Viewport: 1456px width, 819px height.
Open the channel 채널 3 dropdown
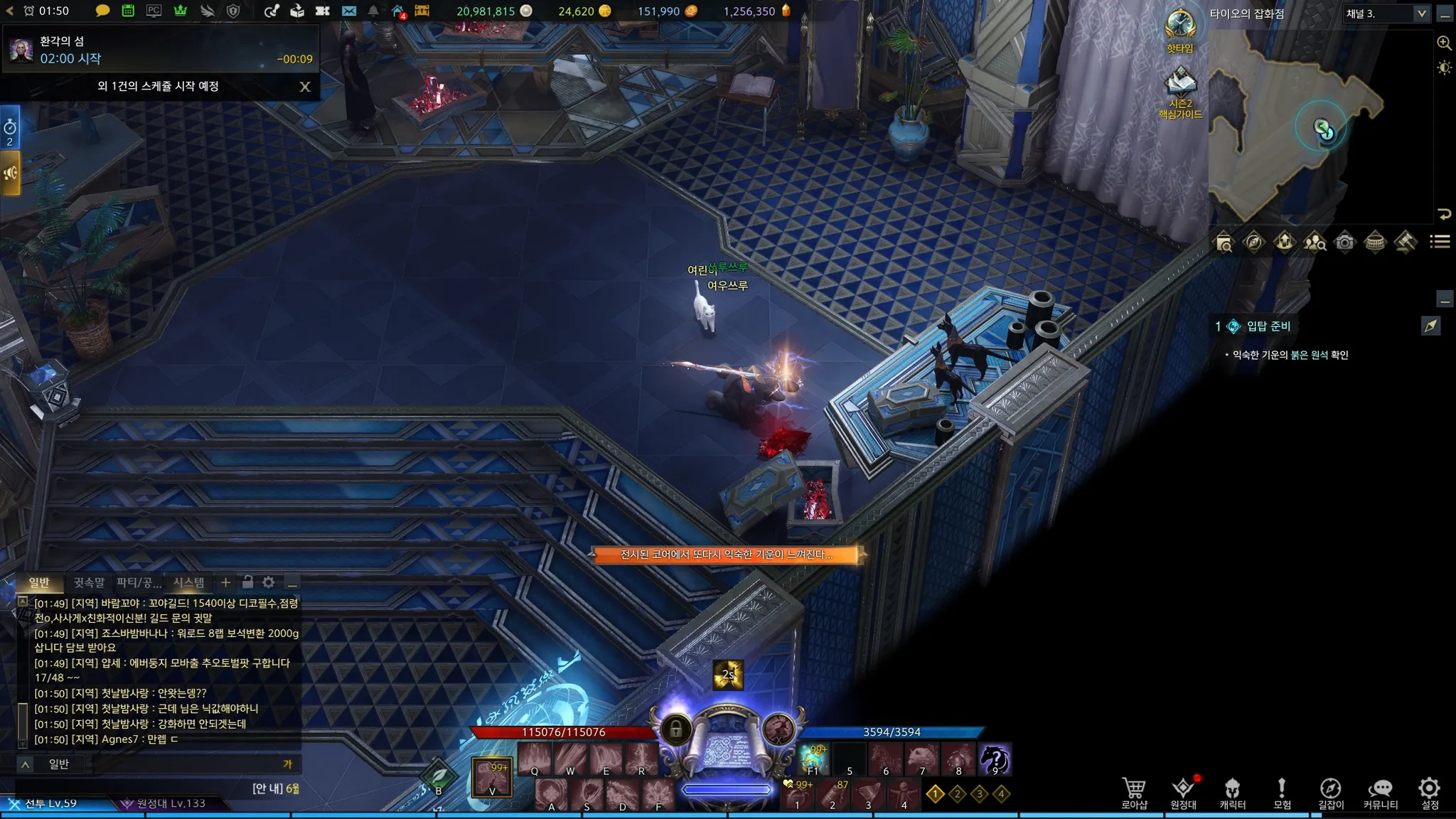click(1386, 14)
